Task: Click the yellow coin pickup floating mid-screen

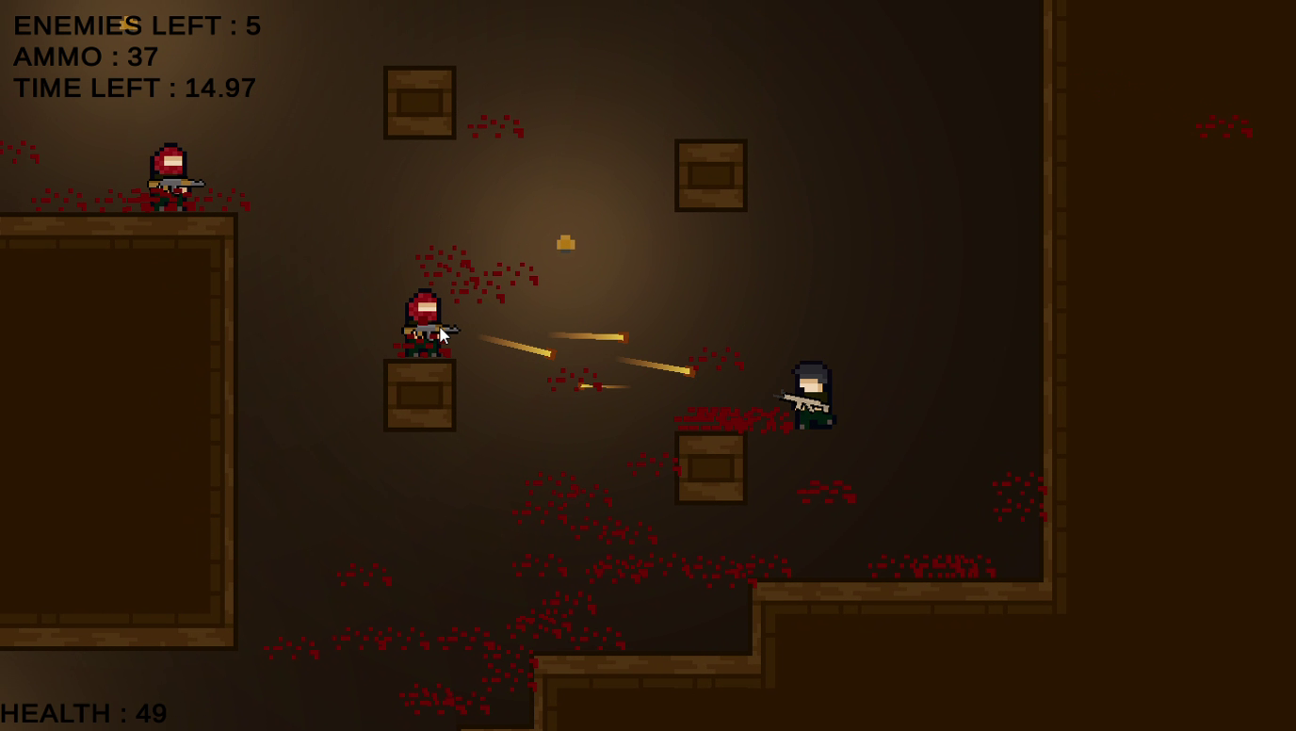Action: coord(566,241)
